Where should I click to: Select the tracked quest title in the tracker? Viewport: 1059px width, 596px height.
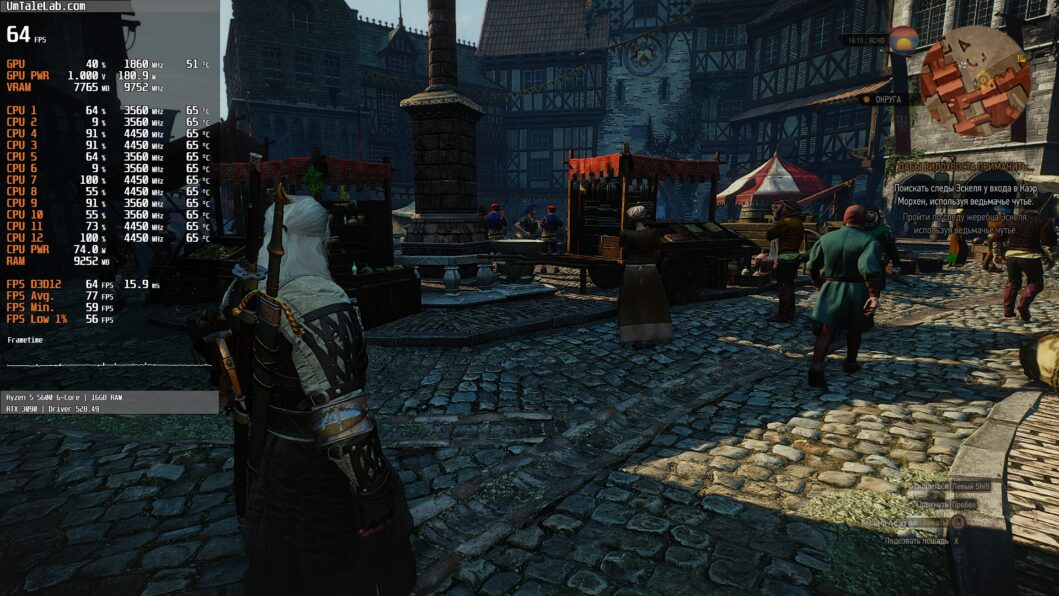pos(962,167)
